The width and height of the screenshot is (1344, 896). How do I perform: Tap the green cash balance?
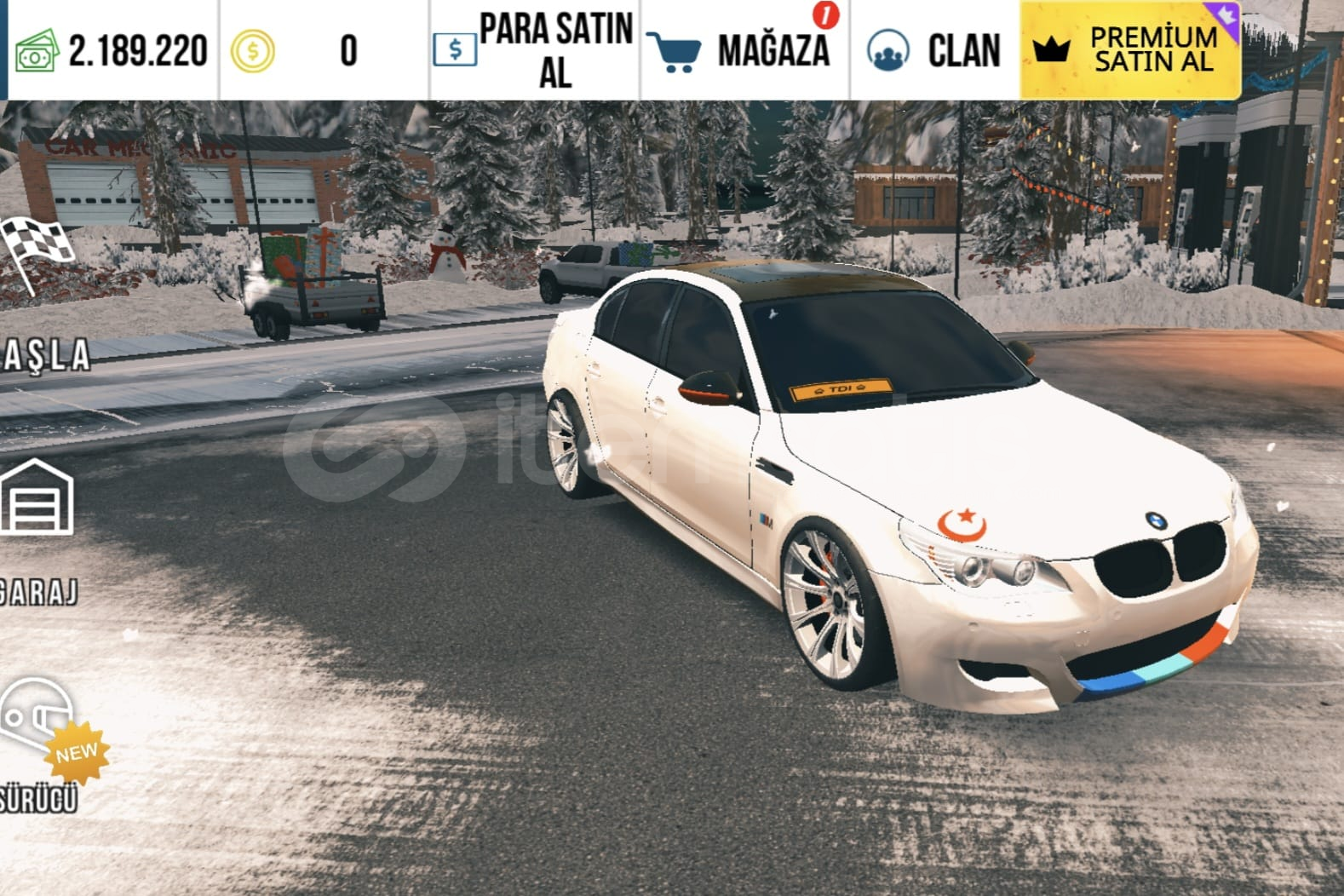[x=112, y=50]
